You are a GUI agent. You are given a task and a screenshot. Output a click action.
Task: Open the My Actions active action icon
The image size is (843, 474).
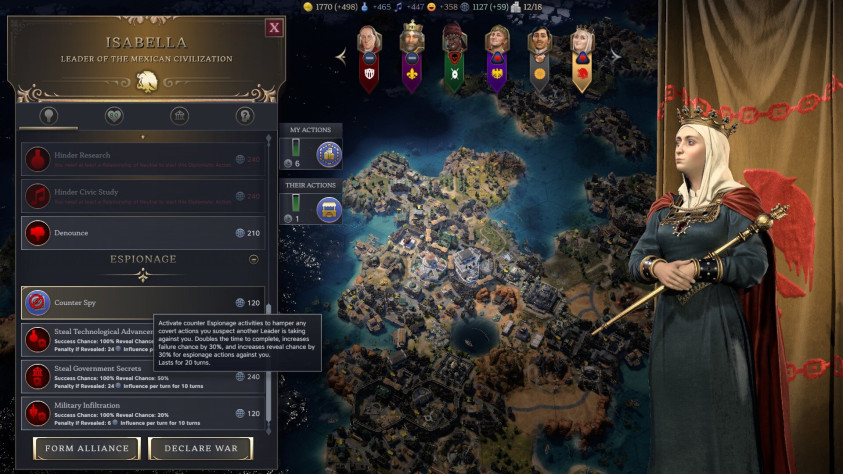329,154
